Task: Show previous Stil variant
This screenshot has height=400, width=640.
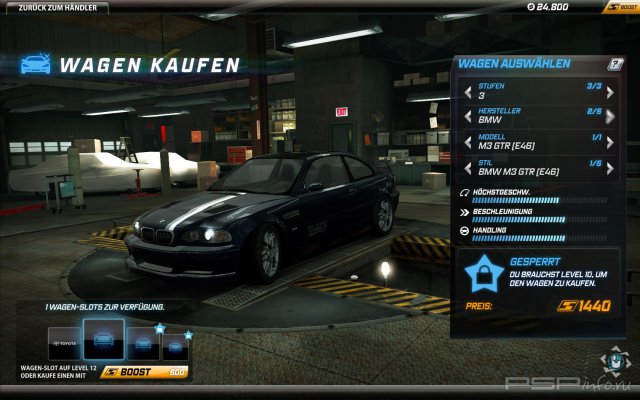Action: coord(467,167)
